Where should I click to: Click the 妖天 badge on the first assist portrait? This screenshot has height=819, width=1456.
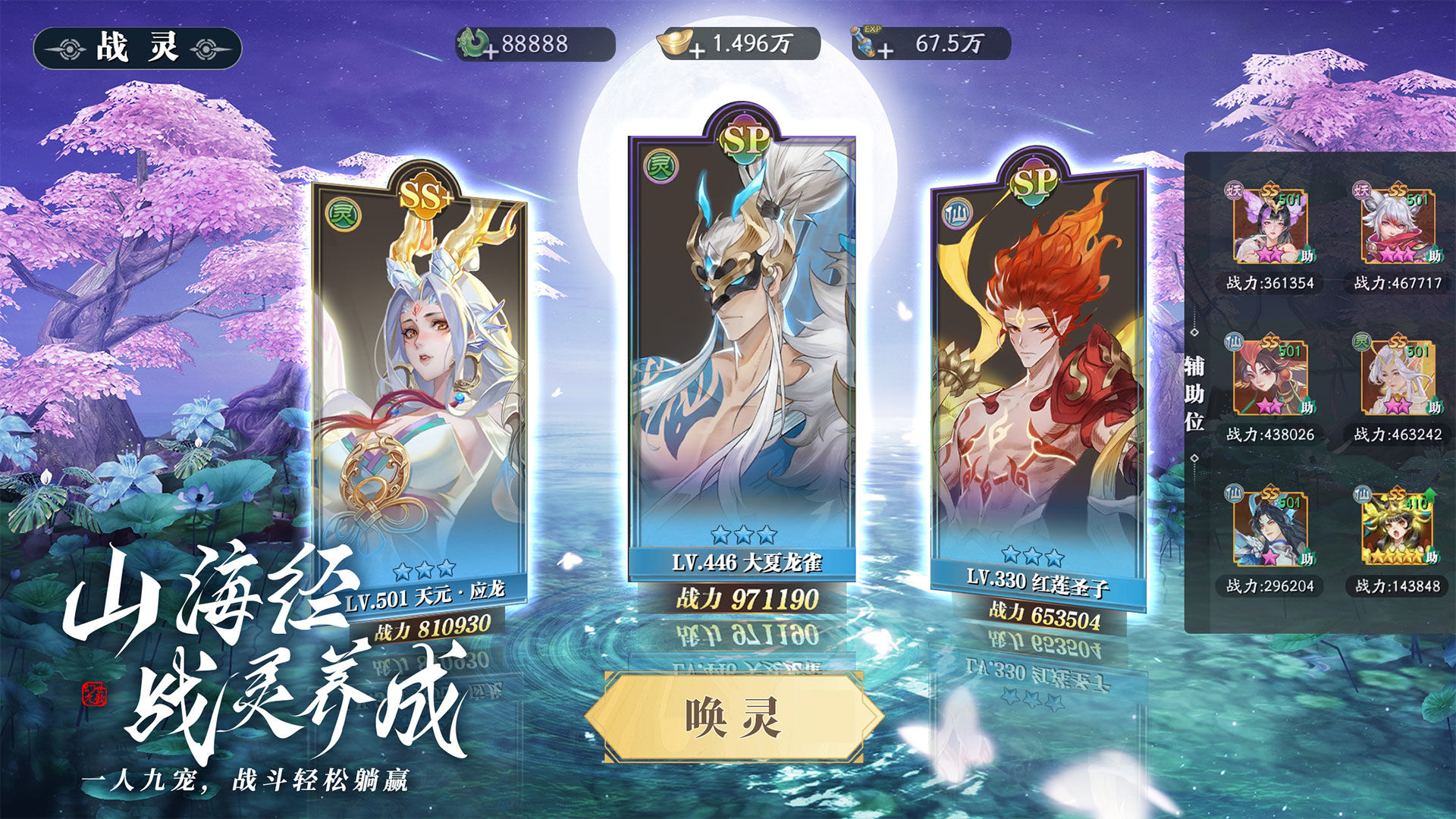pos(1235,190)
